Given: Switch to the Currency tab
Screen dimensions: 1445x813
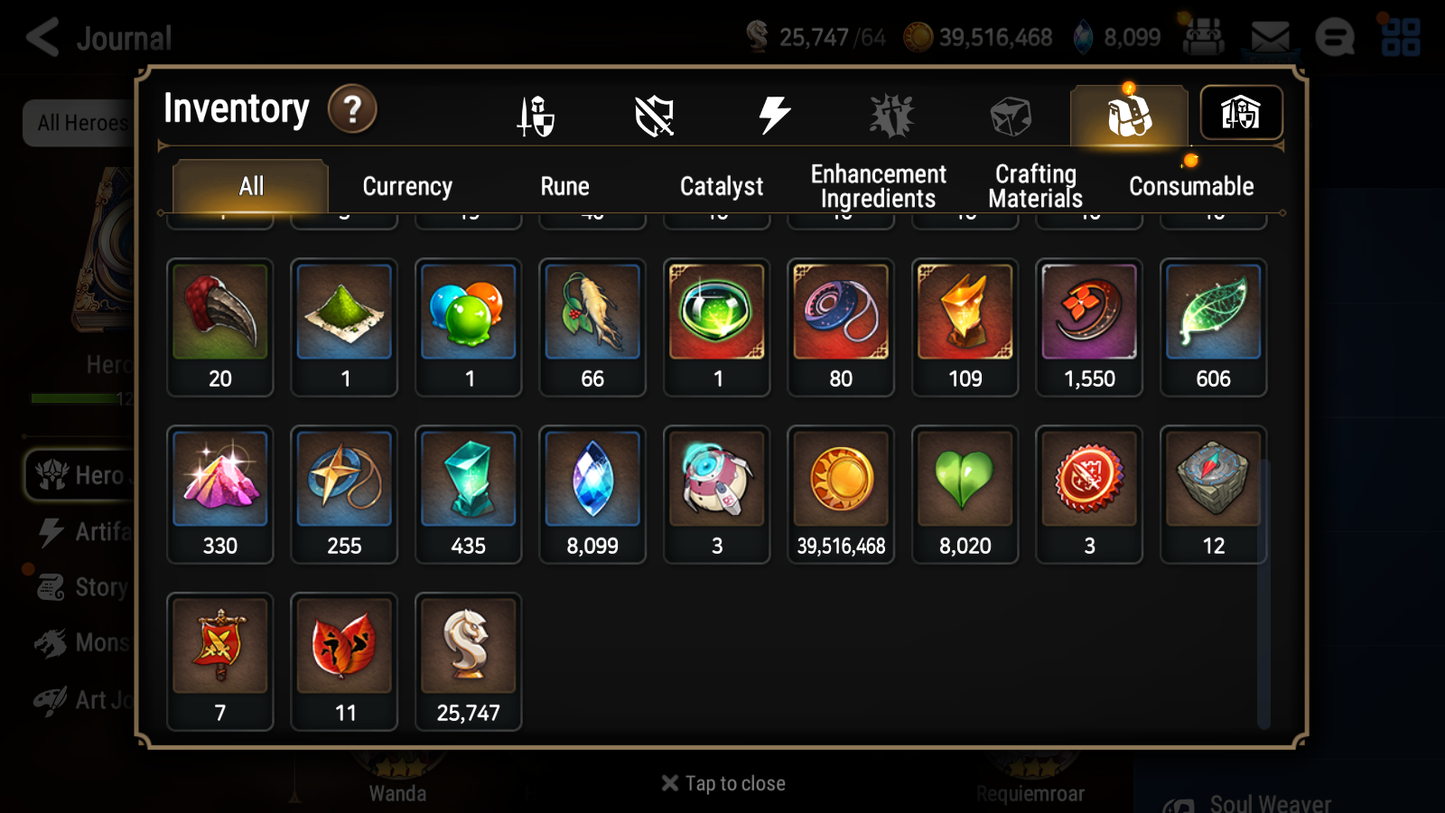Looking at the screenshot, I should pos(406,185).
